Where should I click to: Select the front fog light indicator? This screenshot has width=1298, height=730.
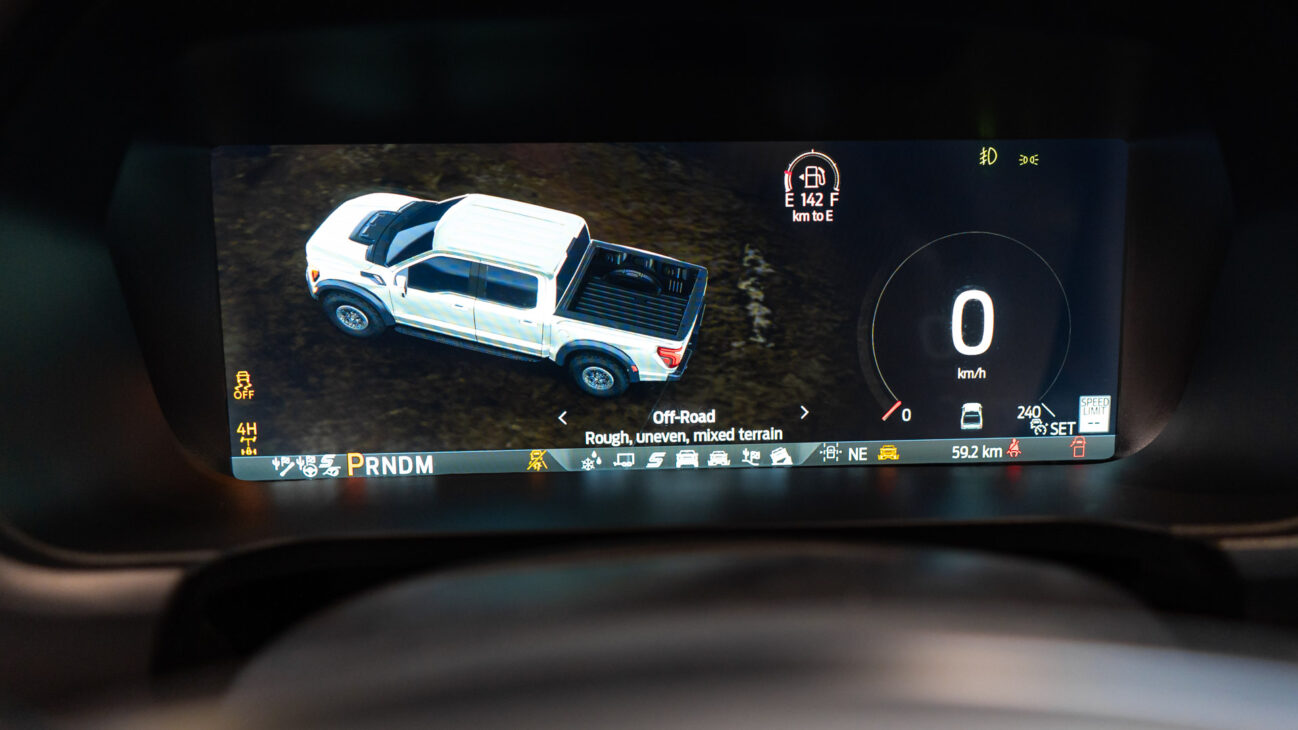point(988,156)
